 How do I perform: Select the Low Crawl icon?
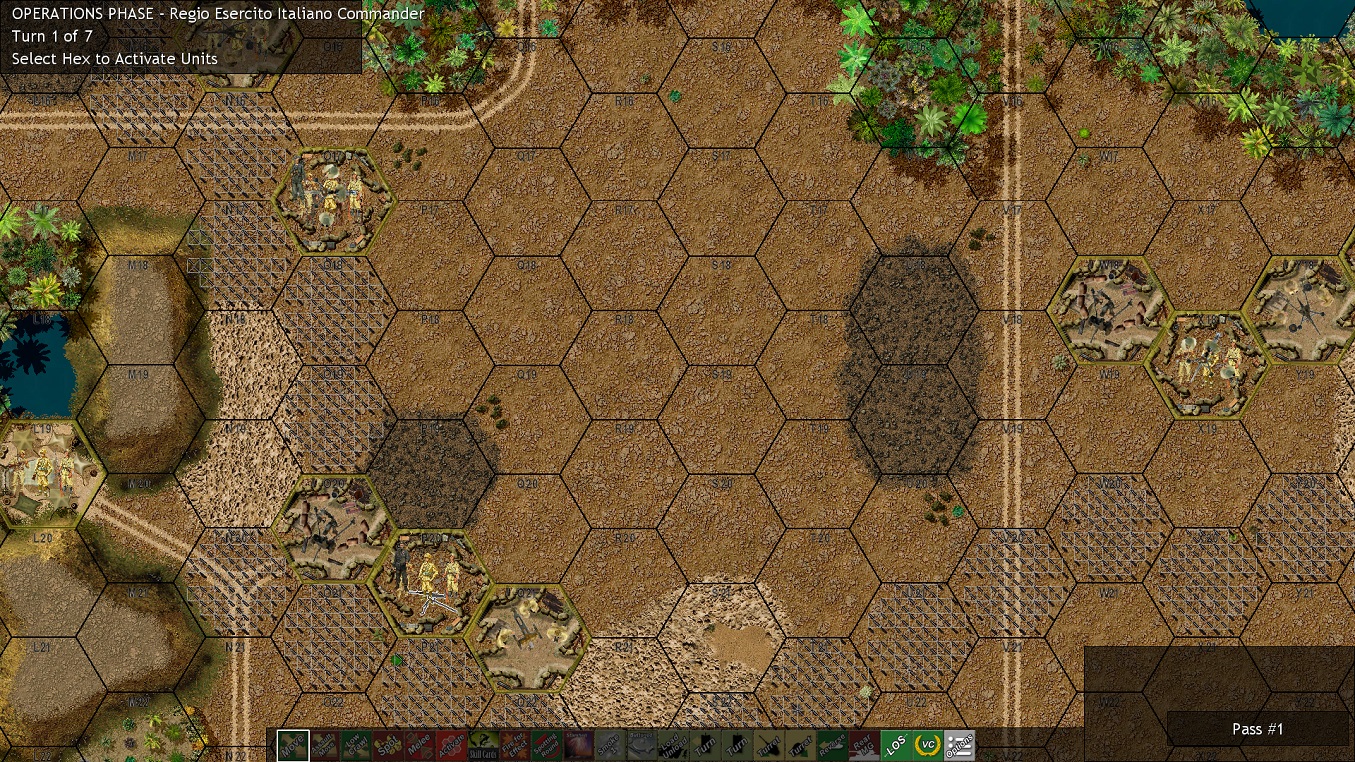[x=357, y=746]
